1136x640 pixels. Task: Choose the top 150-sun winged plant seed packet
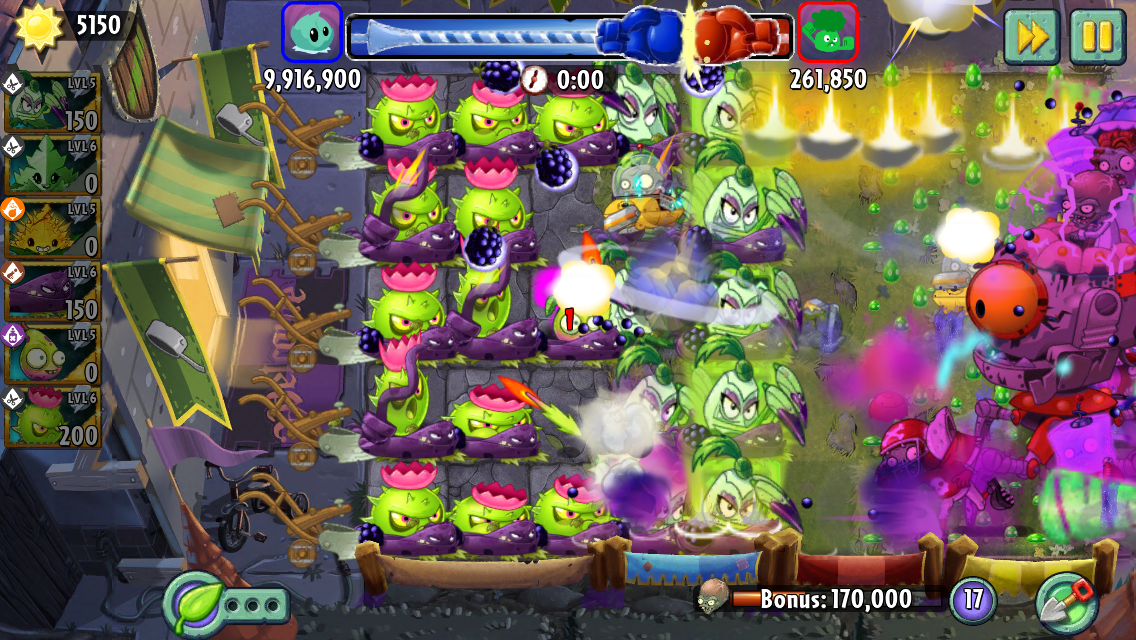(52, 102)
